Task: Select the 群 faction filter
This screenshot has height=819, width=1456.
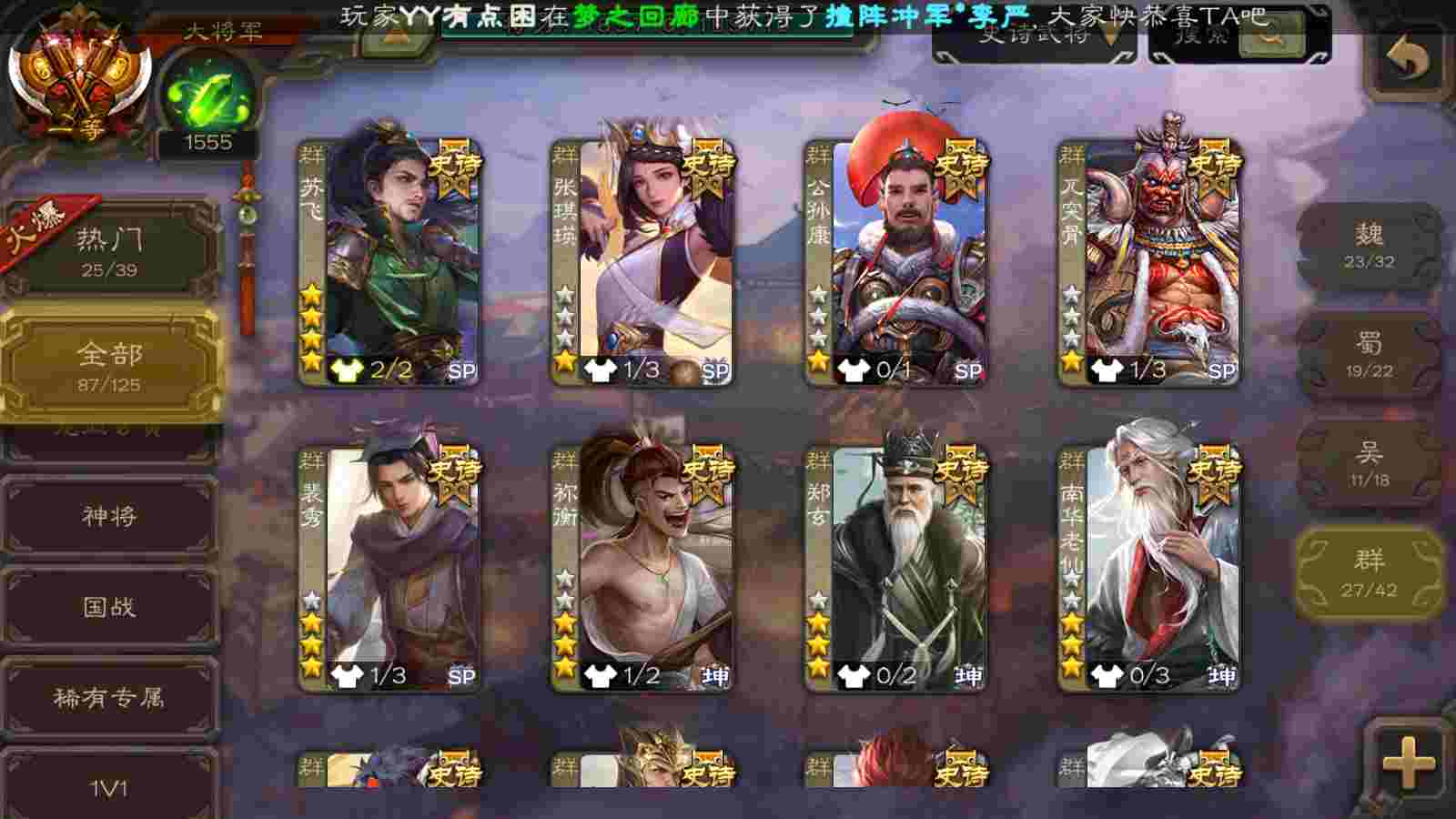Action: [x=1369, y=573]
